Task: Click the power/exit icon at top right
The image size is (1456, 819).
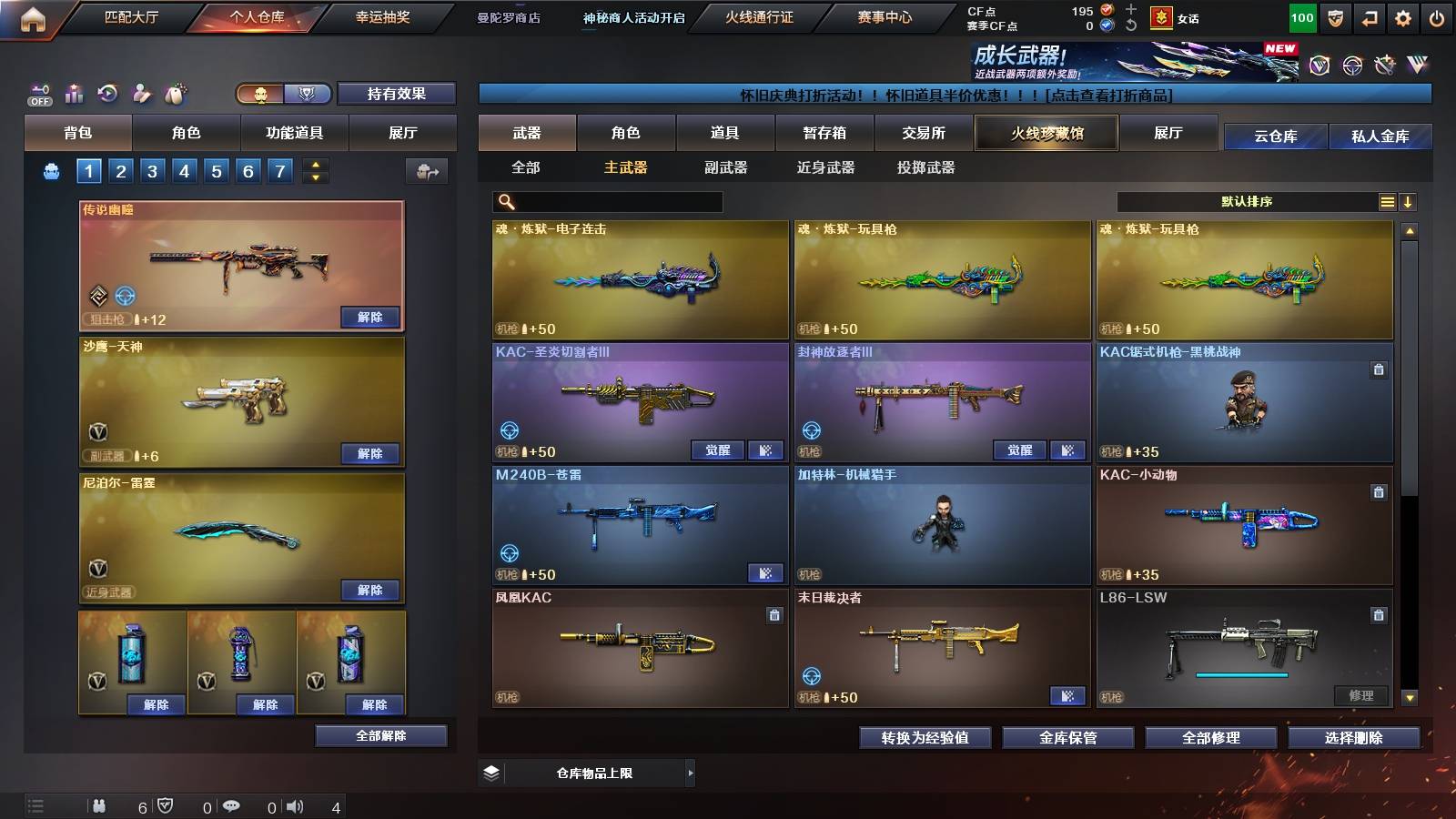Action: coord(1436,15)
